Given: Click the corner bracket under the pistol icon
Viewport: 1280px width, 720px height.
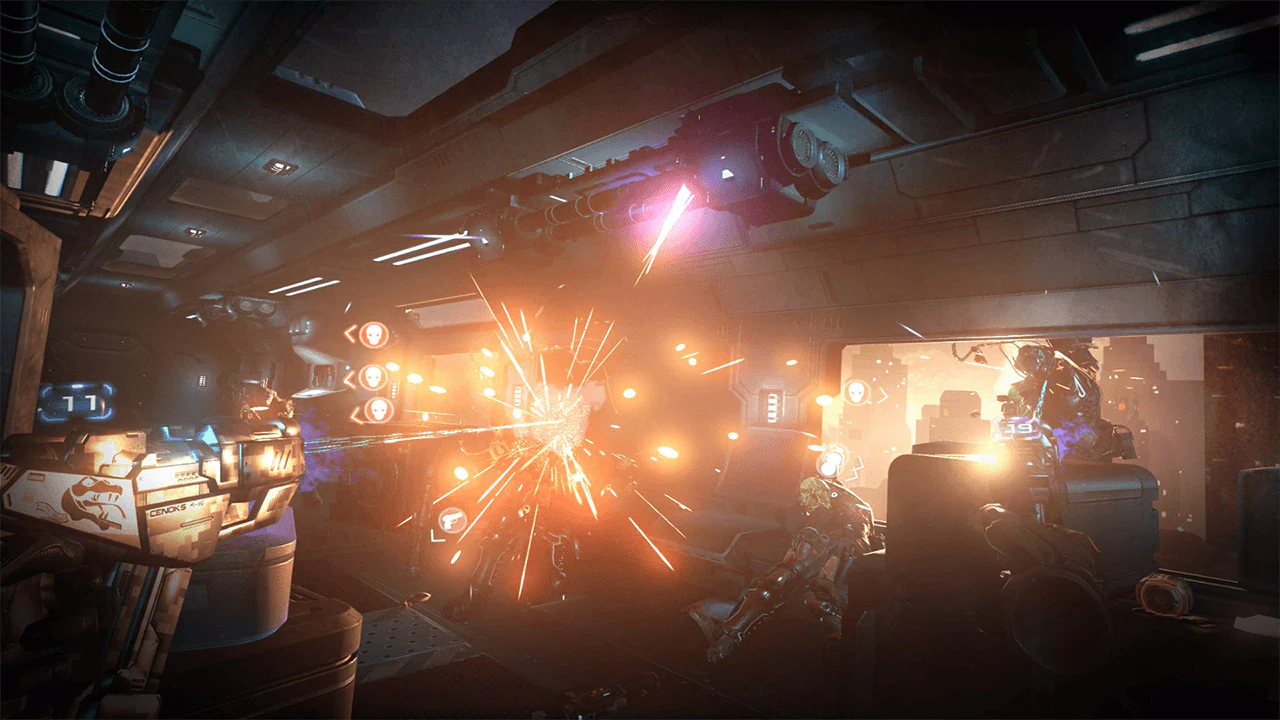Looking at the screenshot, I should [438, 537].
